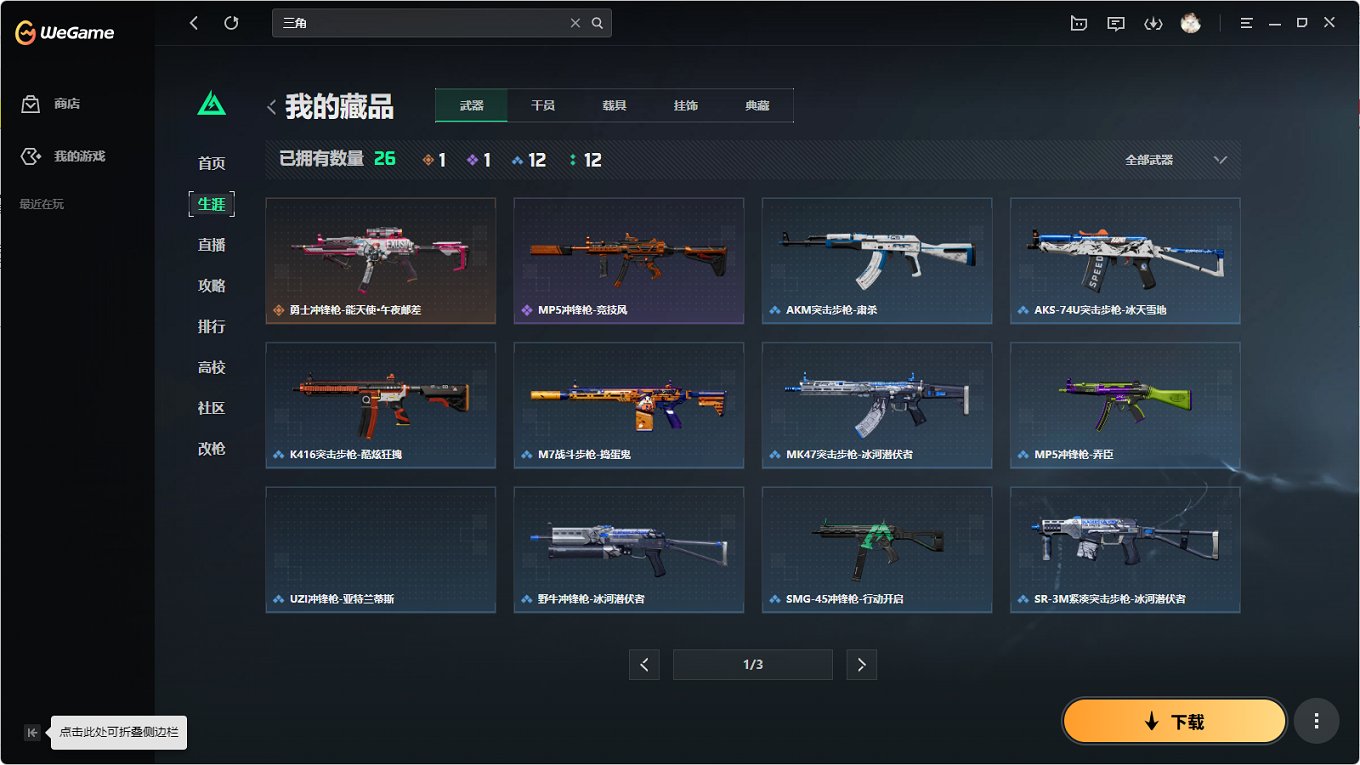The width and height of the screenshot is (1360, 765).
Task: Click the green game emblem above 首页
Action: click(210, 100)
